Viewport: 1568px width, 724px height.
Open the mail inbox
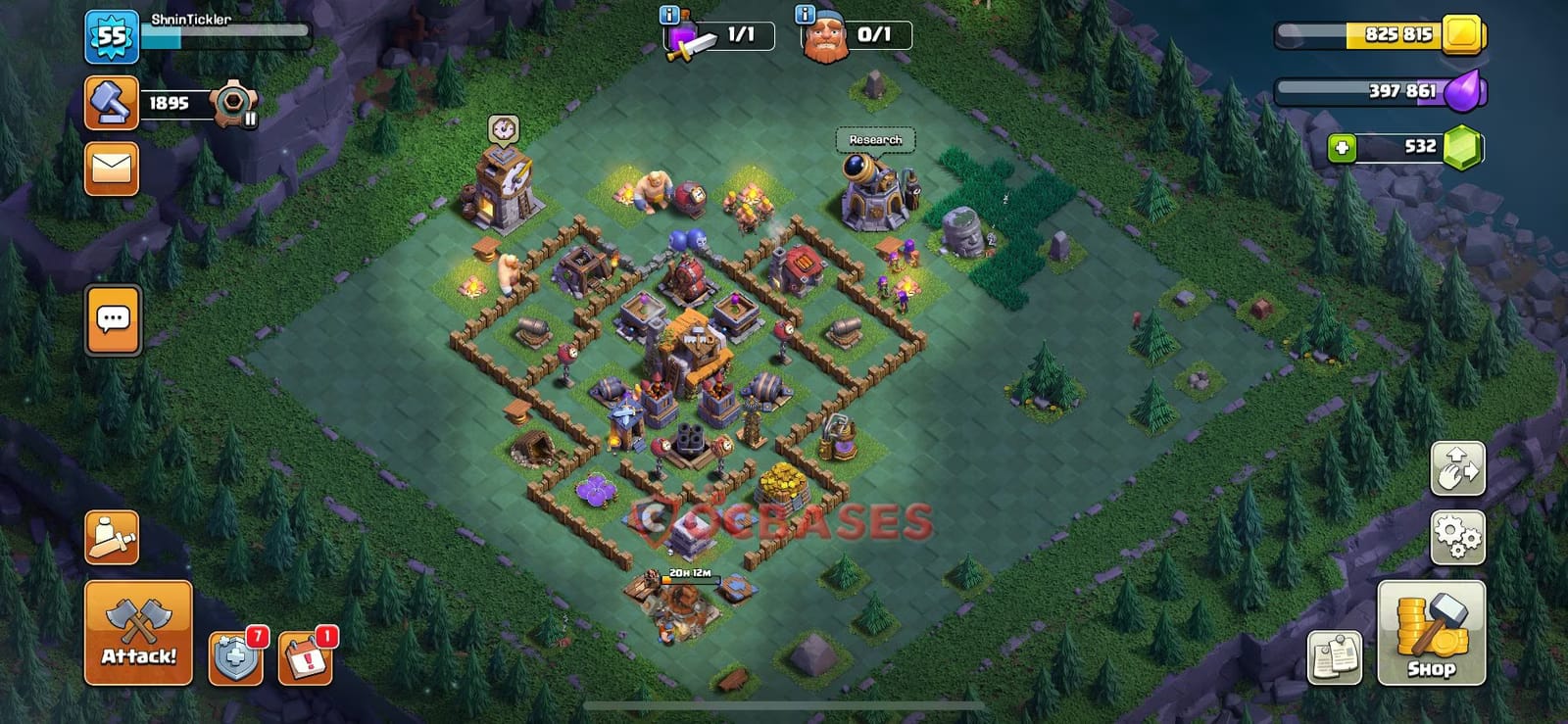111,168
